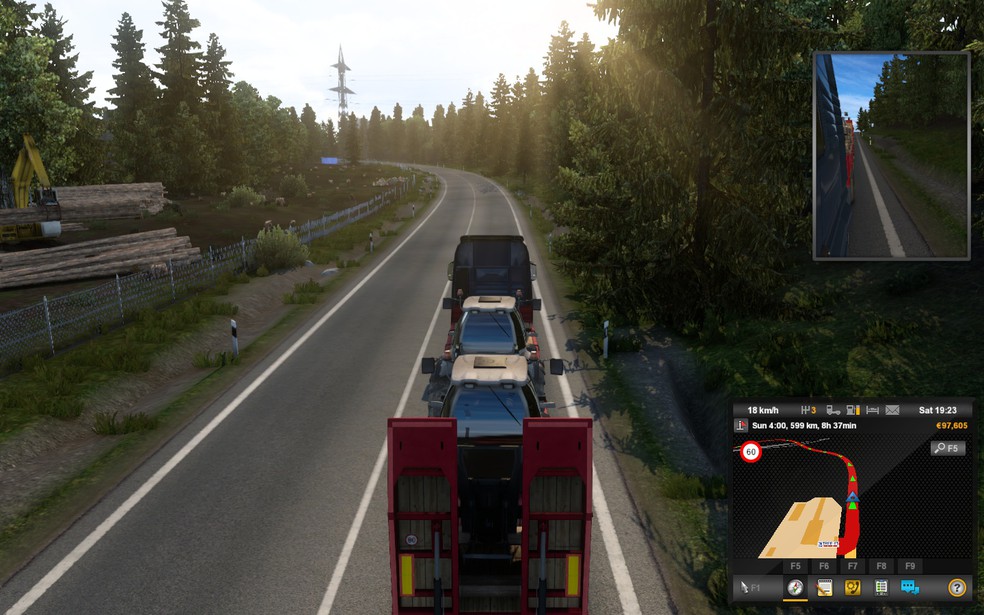Open the yellow truck diagnostics tab
984x615 pixels.
click(x=853, y=588)
